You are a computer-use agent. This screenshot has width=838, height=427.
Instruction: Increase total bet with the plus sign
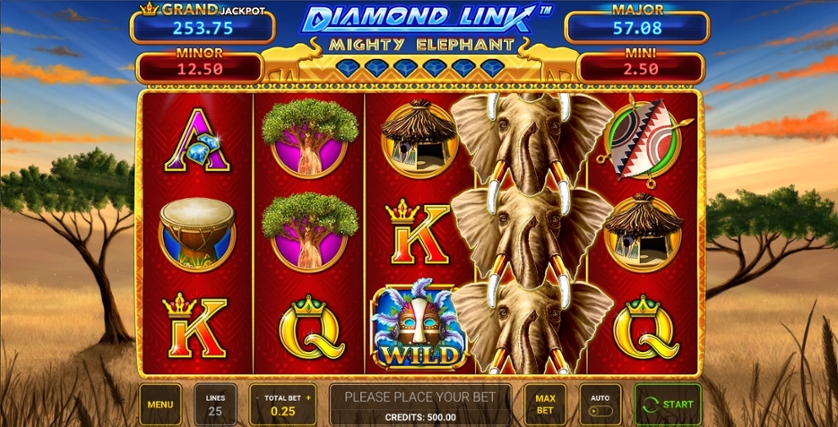[308, 398]
